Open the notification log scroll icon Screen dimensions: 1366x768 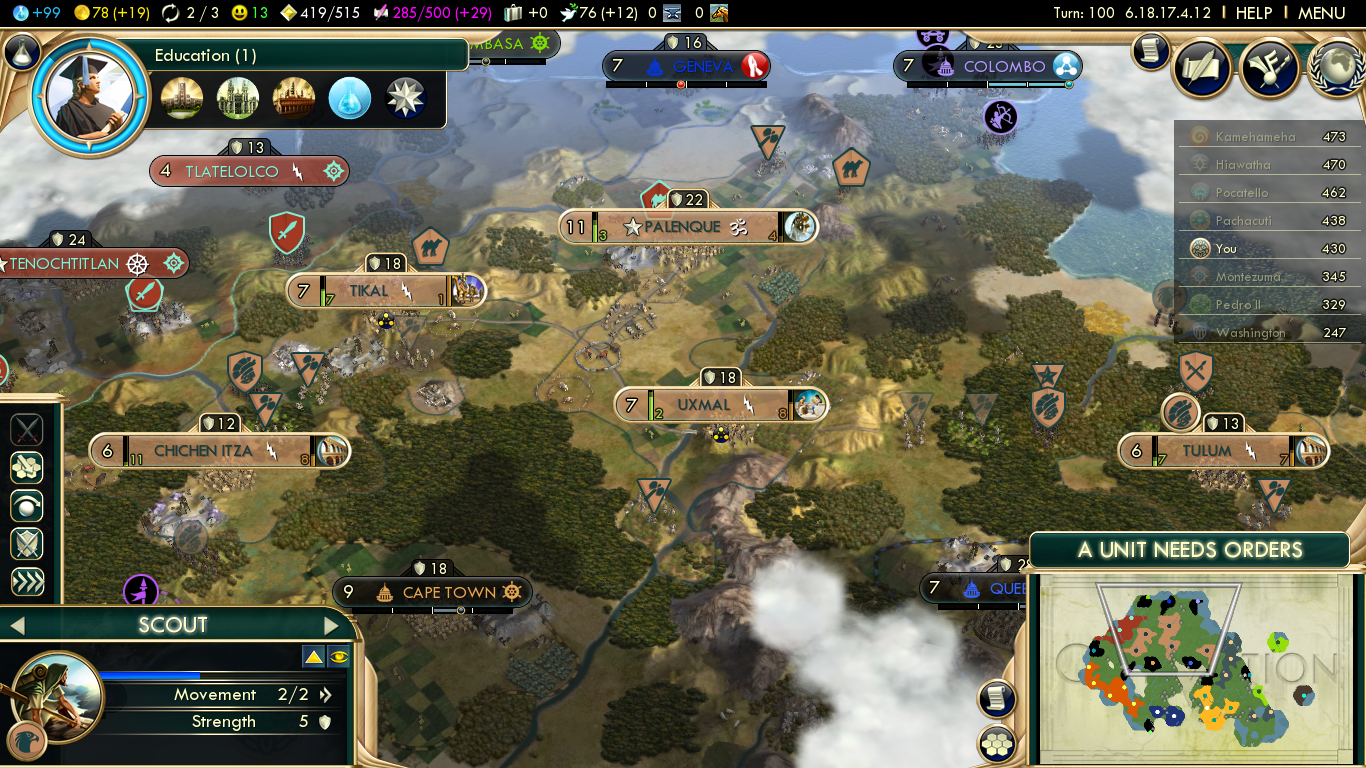click(1151, 51)
